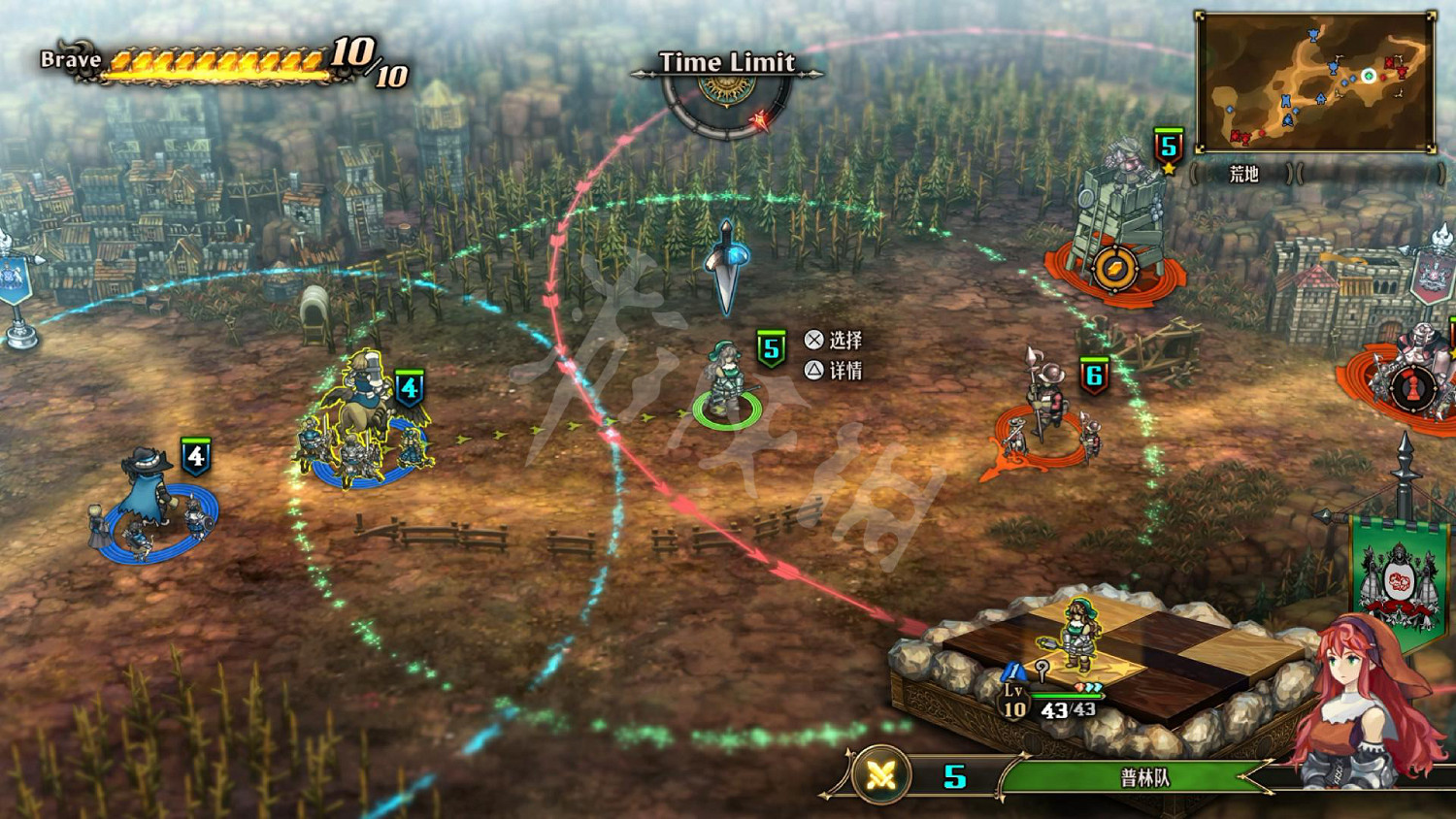
Task: Click the green squad banner emblem
Action: pyautogui.click(x=1398, y=577)
